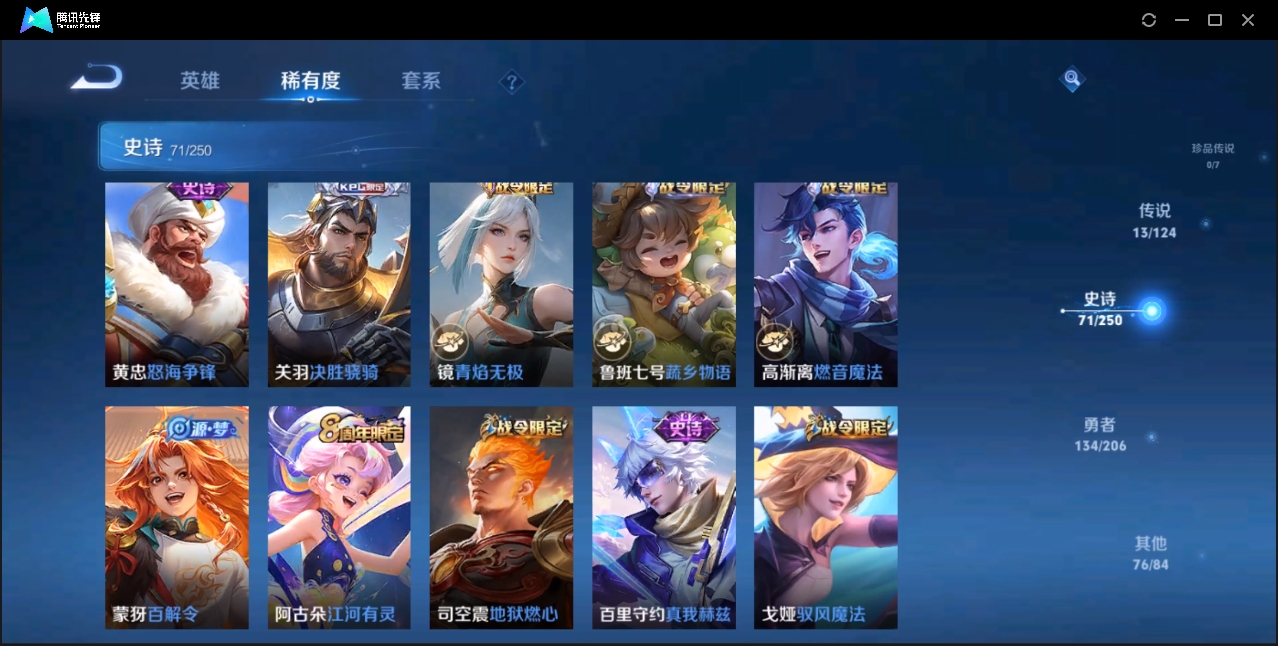Go back using the return arrow
The width and height of the screenshot is (1278, 646).
pos(97,77)
